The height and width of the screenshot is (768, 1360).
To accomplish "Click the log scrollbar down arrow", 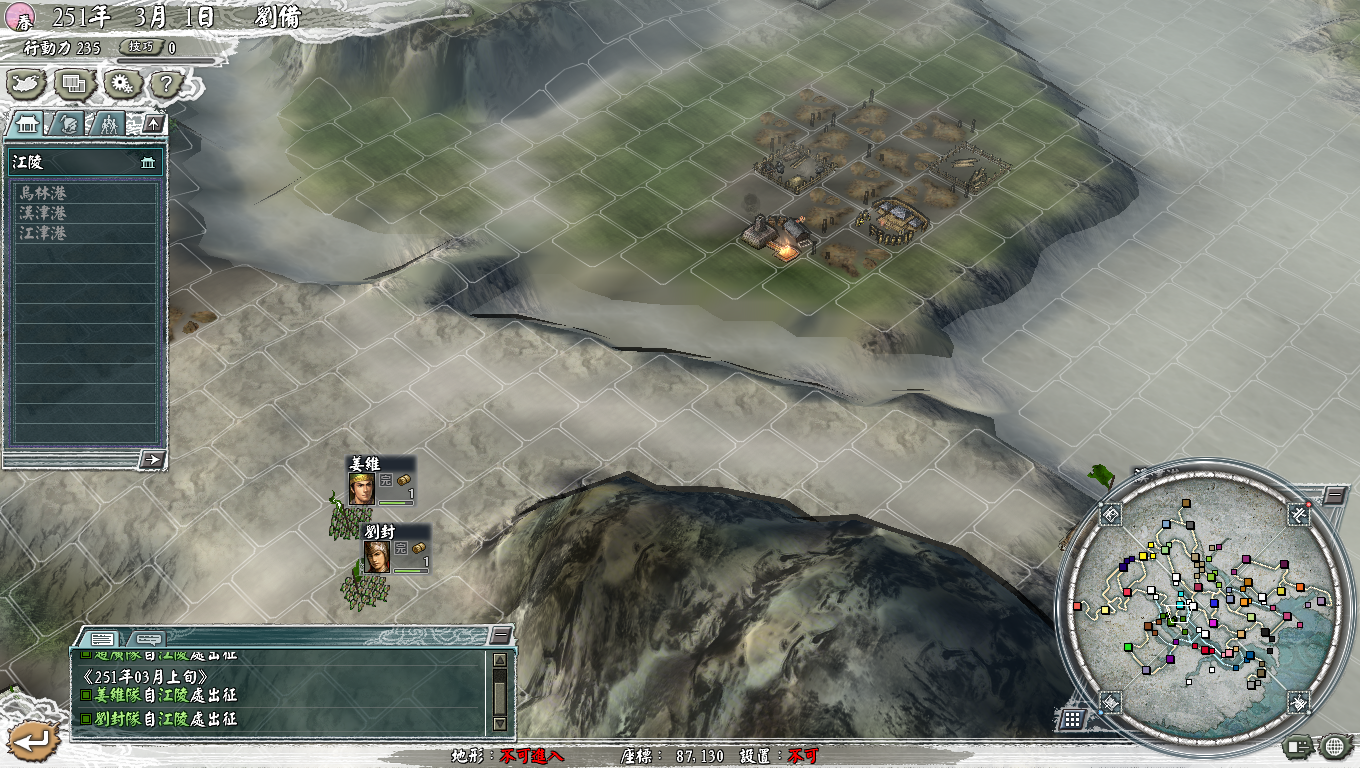I will point(500,722).
